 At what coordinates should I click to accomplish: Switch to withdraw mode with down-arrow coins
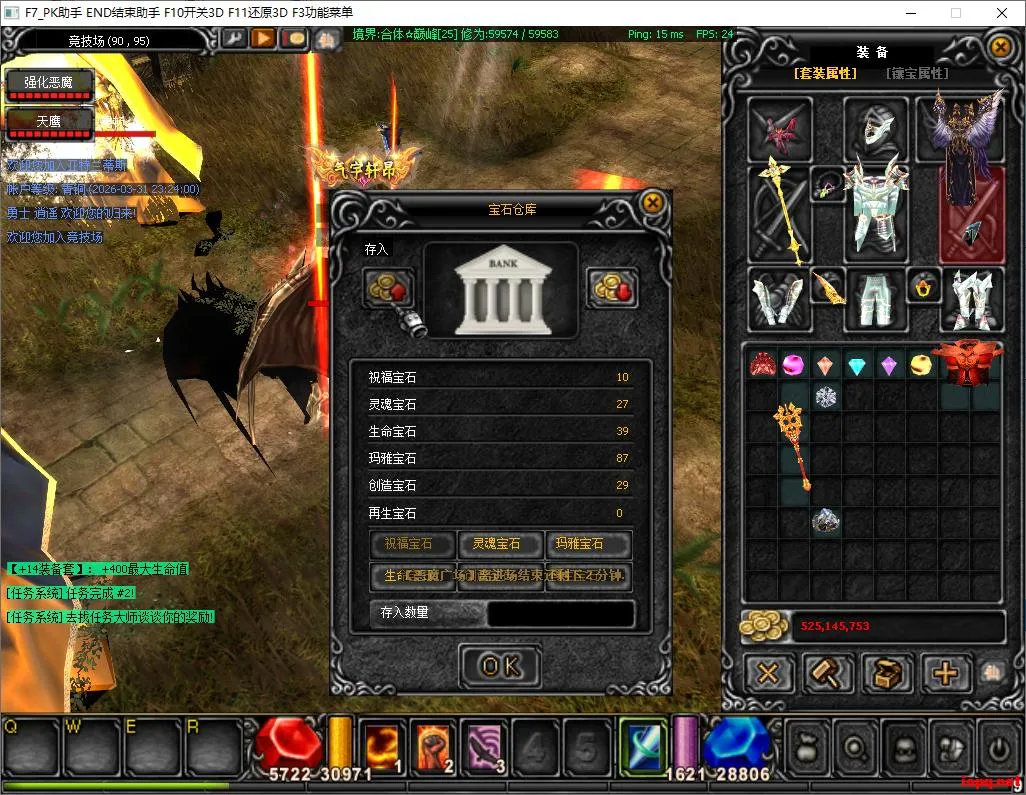(611, 288)
